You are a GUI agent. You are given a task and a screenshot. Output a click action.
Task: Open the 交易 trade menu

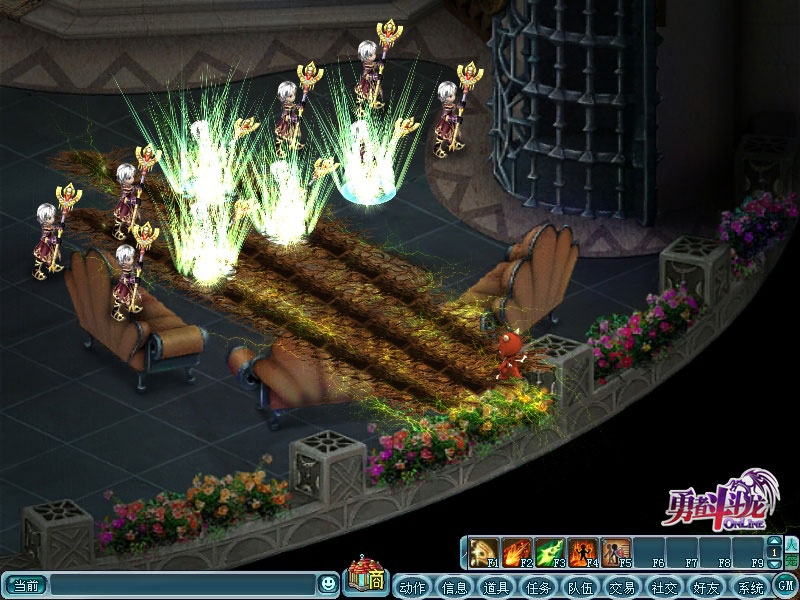pos(622,587)
